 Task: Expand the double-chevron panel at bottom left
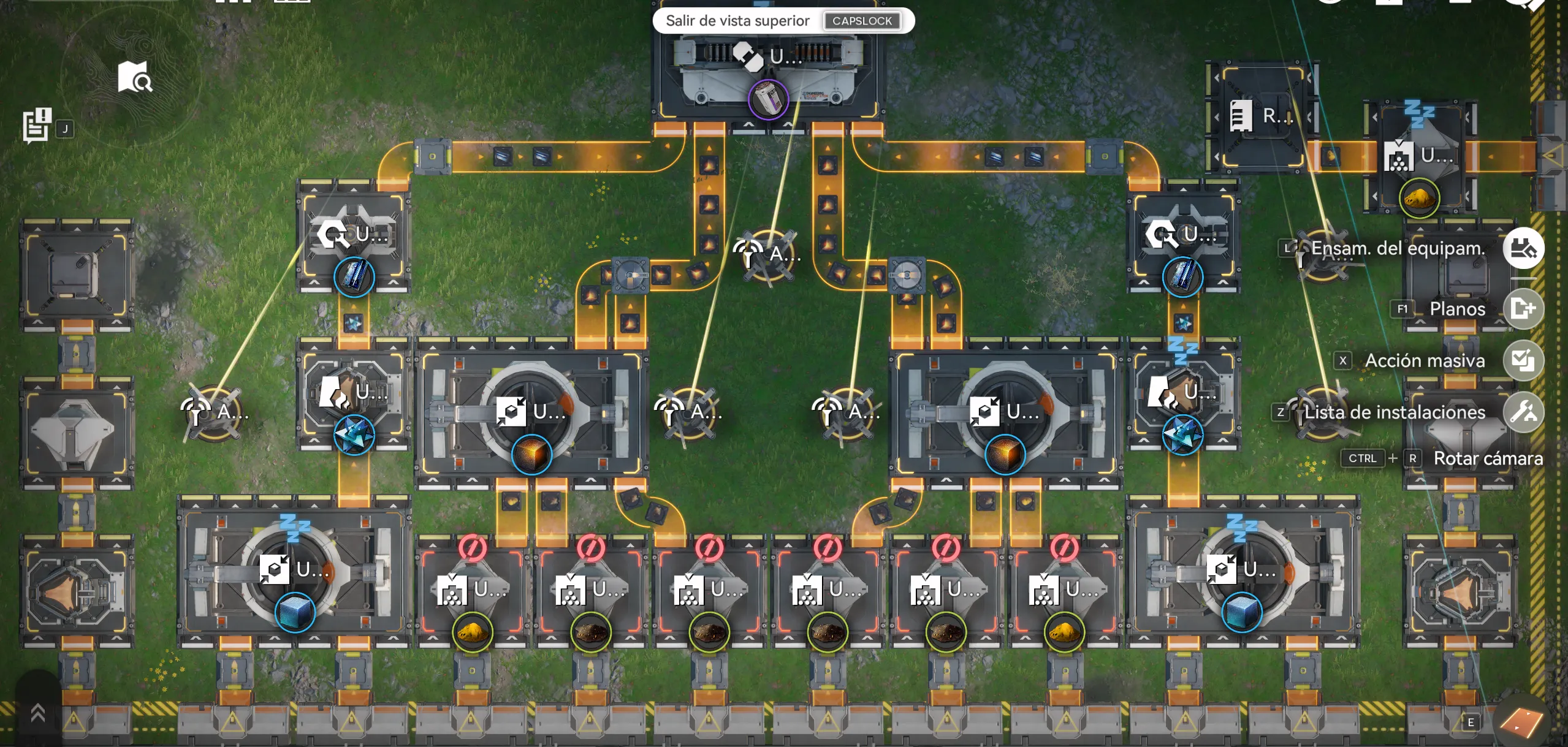[37, 713]
